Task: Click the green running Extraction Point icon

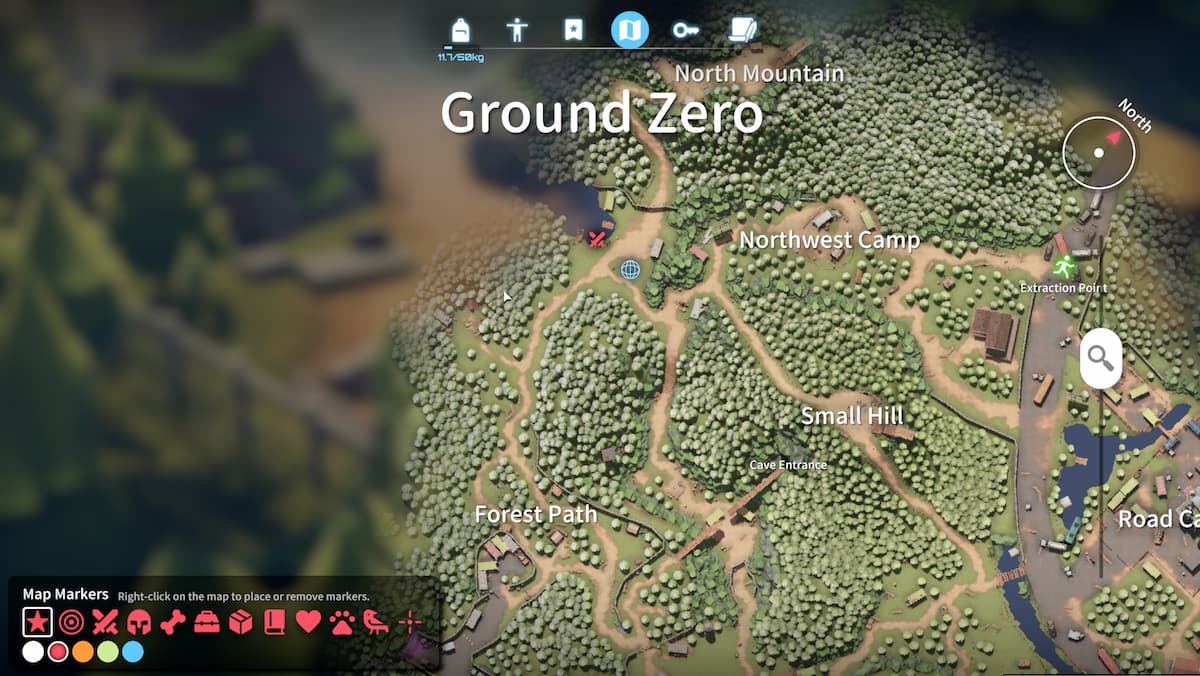Action: (x=1062, y=267)
